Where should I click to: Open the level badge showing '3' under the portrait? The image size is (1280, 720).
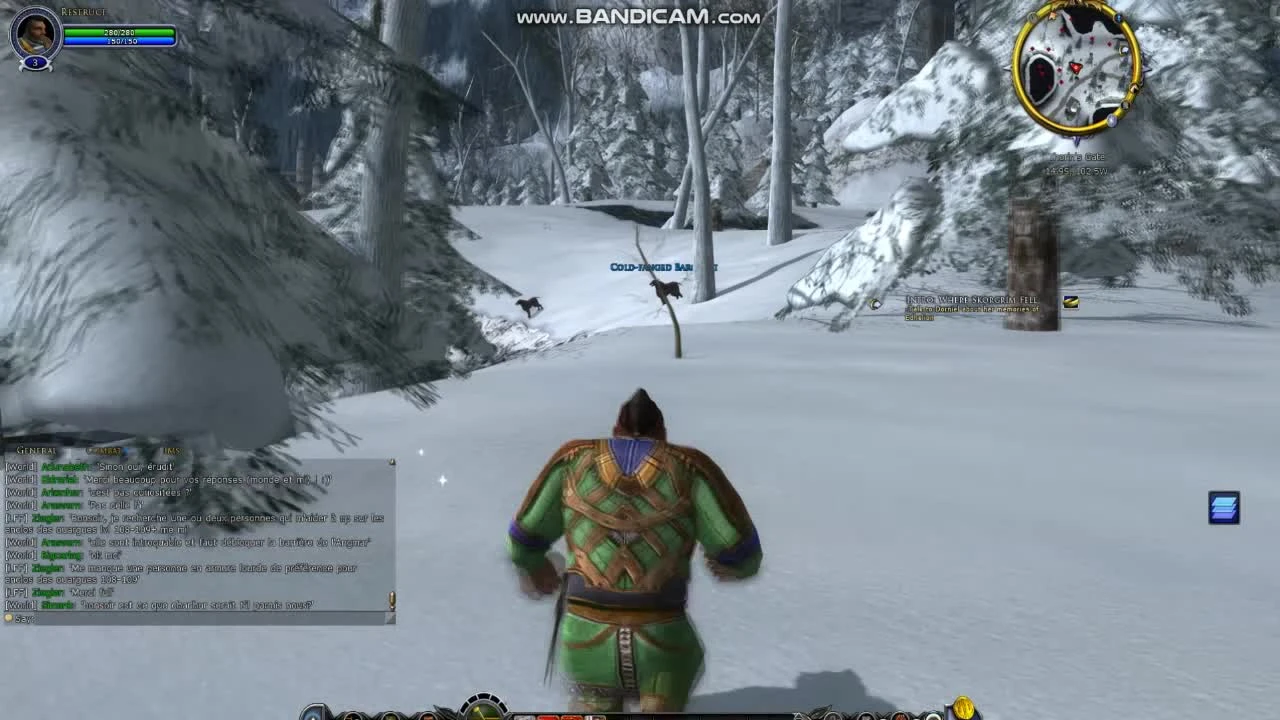35,62
